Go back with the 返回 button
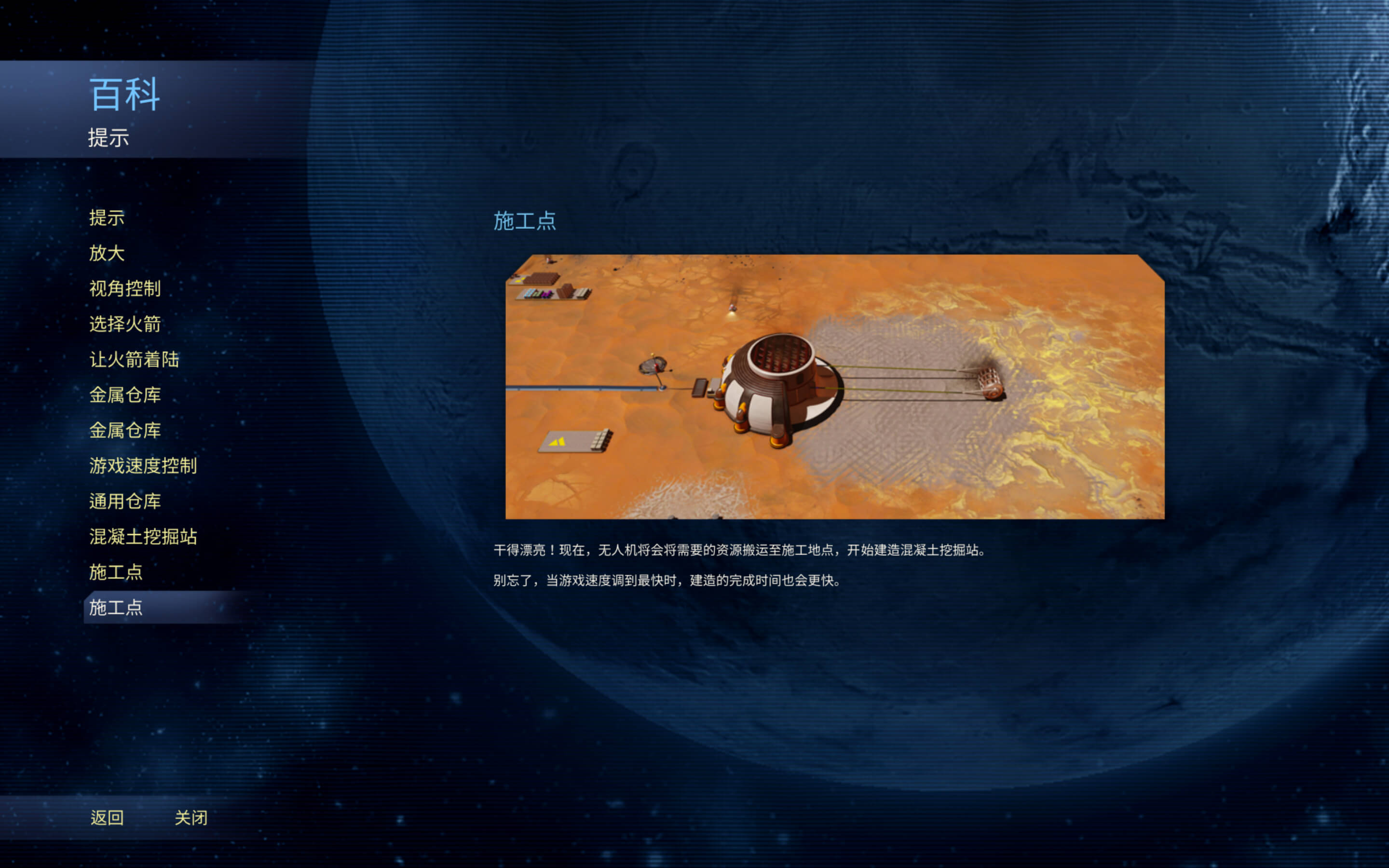The width and height of the screenshot is (1389, 868). click(107, 817)
